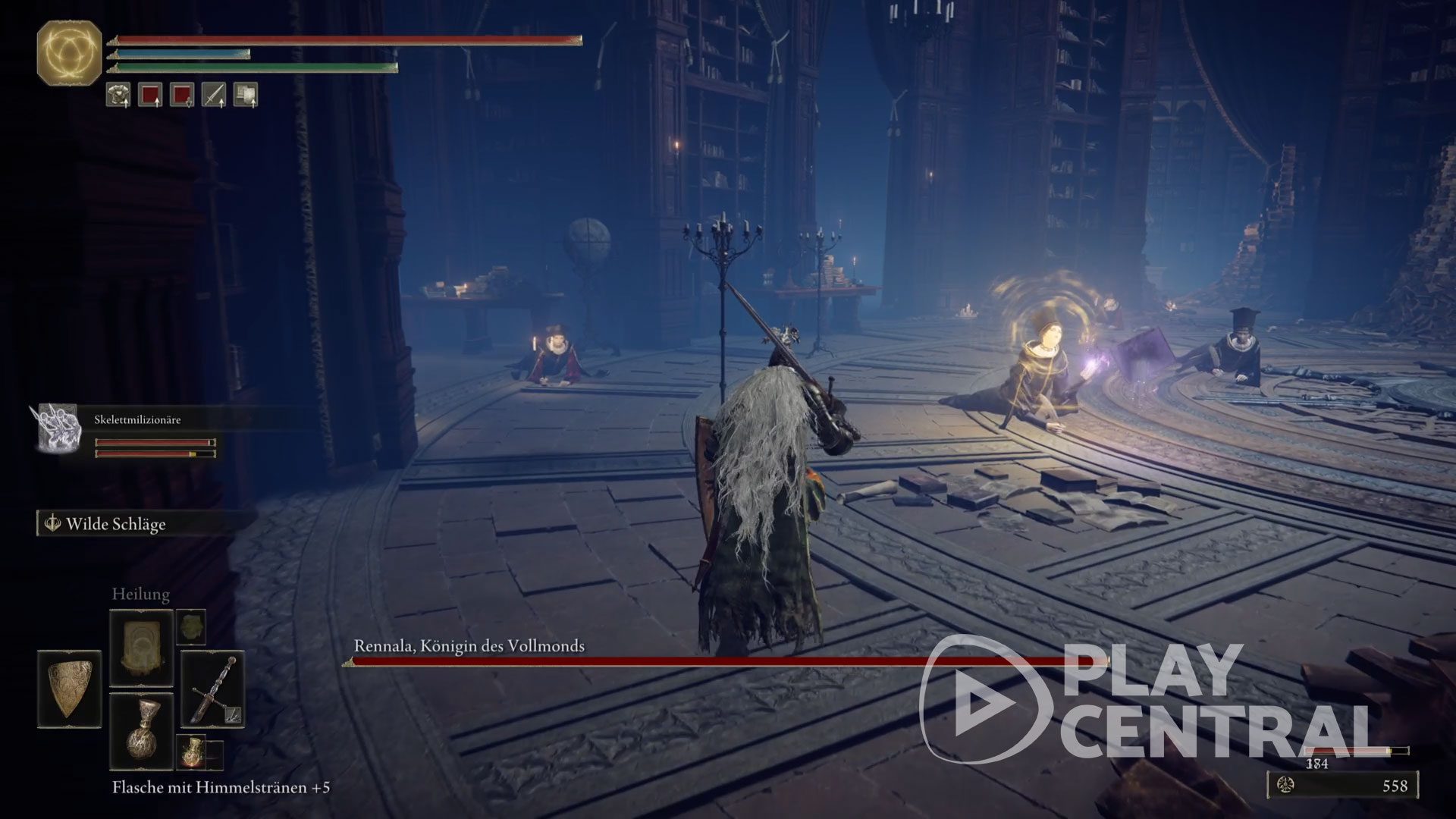Click the golden Great Rune emblem
This screenshot has width=1456, height=819.
[70, 52]
